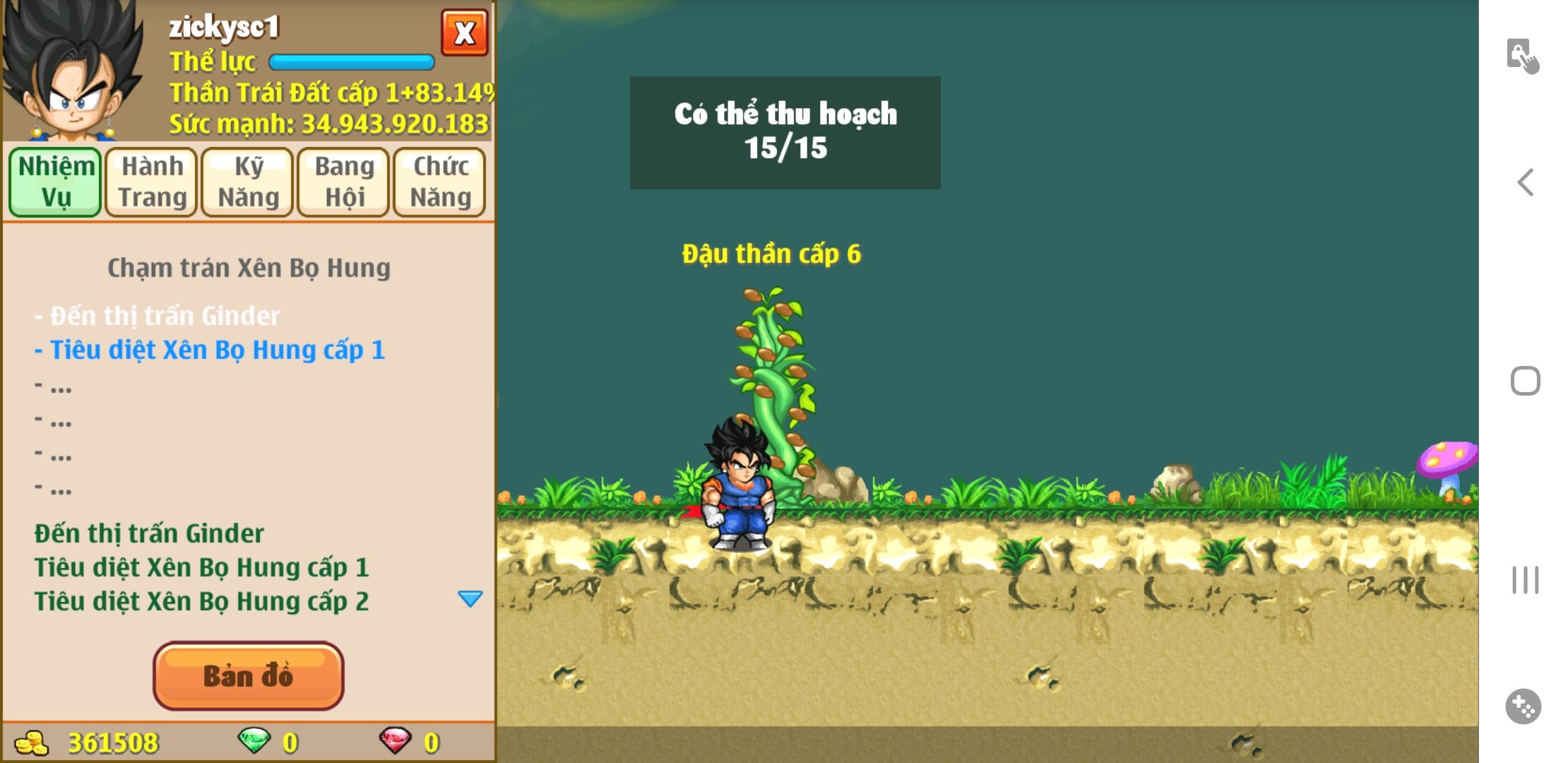The image size is (1568, 763).
Task: Show the Bang Hội tab
Action: click(x=344, y=182)
